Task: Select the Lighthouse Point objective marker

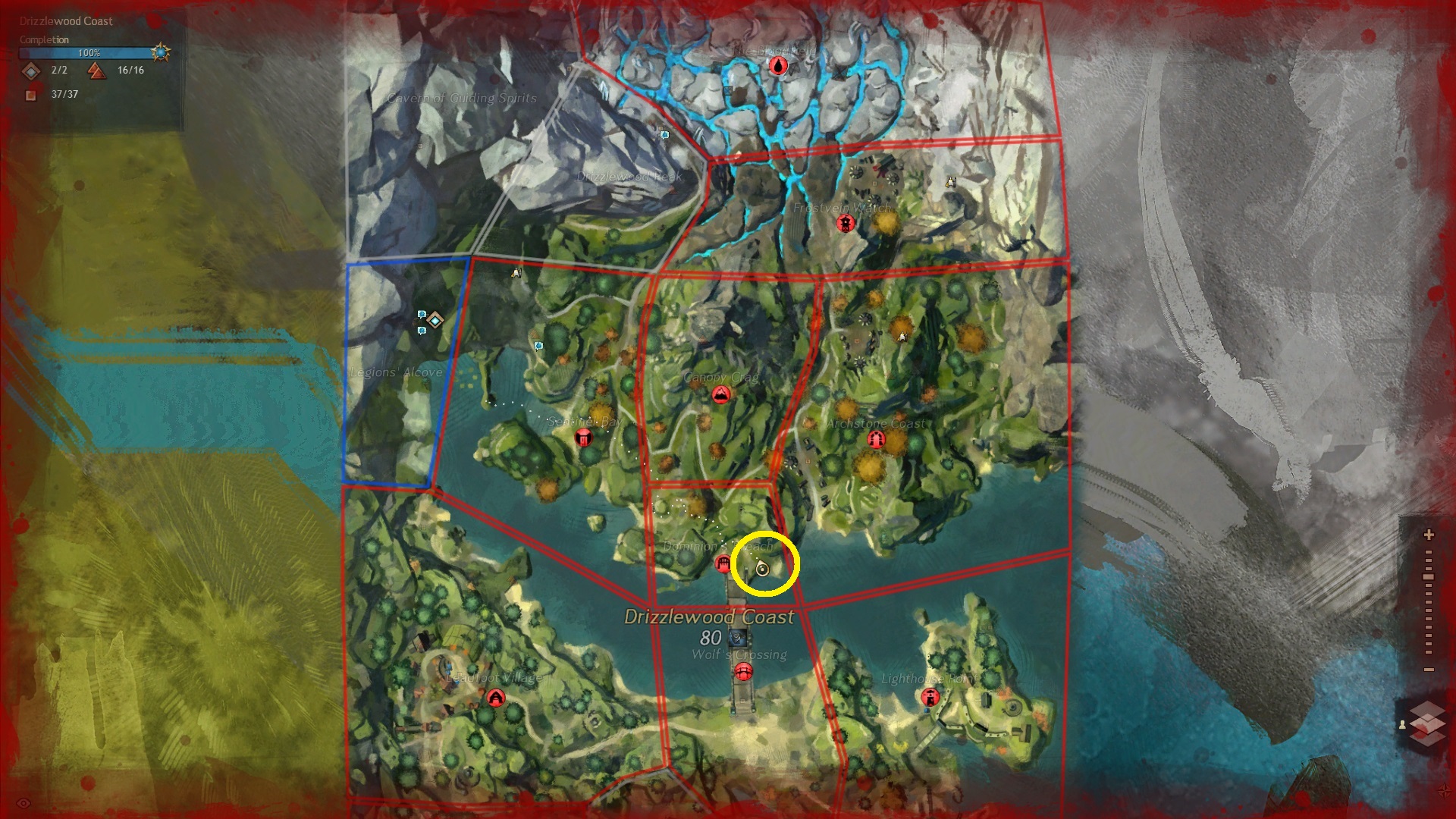Action: (x=930, y=696)
